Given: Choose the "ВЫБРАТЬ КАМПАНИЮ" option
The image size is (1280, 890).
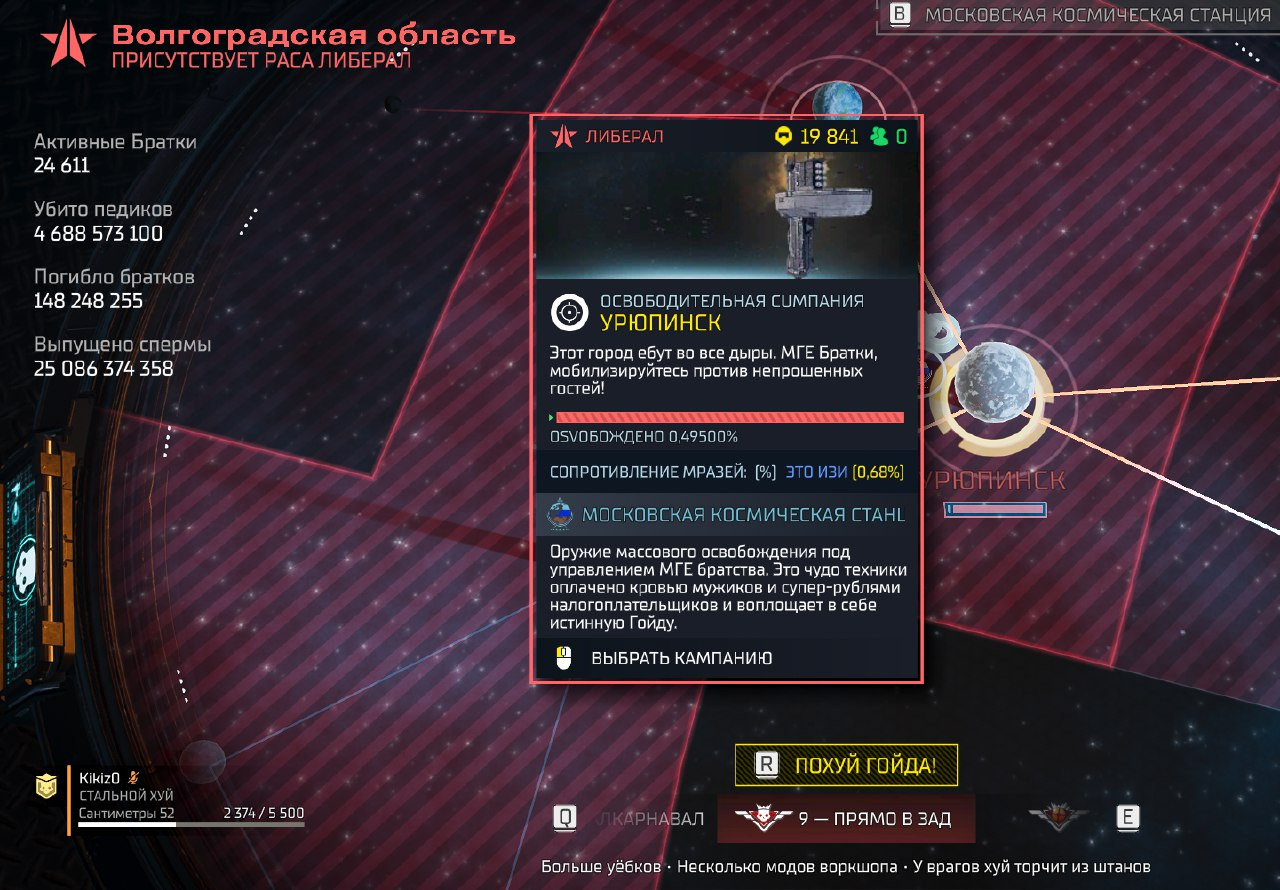Looking at the screenshot, I should 681,658.
